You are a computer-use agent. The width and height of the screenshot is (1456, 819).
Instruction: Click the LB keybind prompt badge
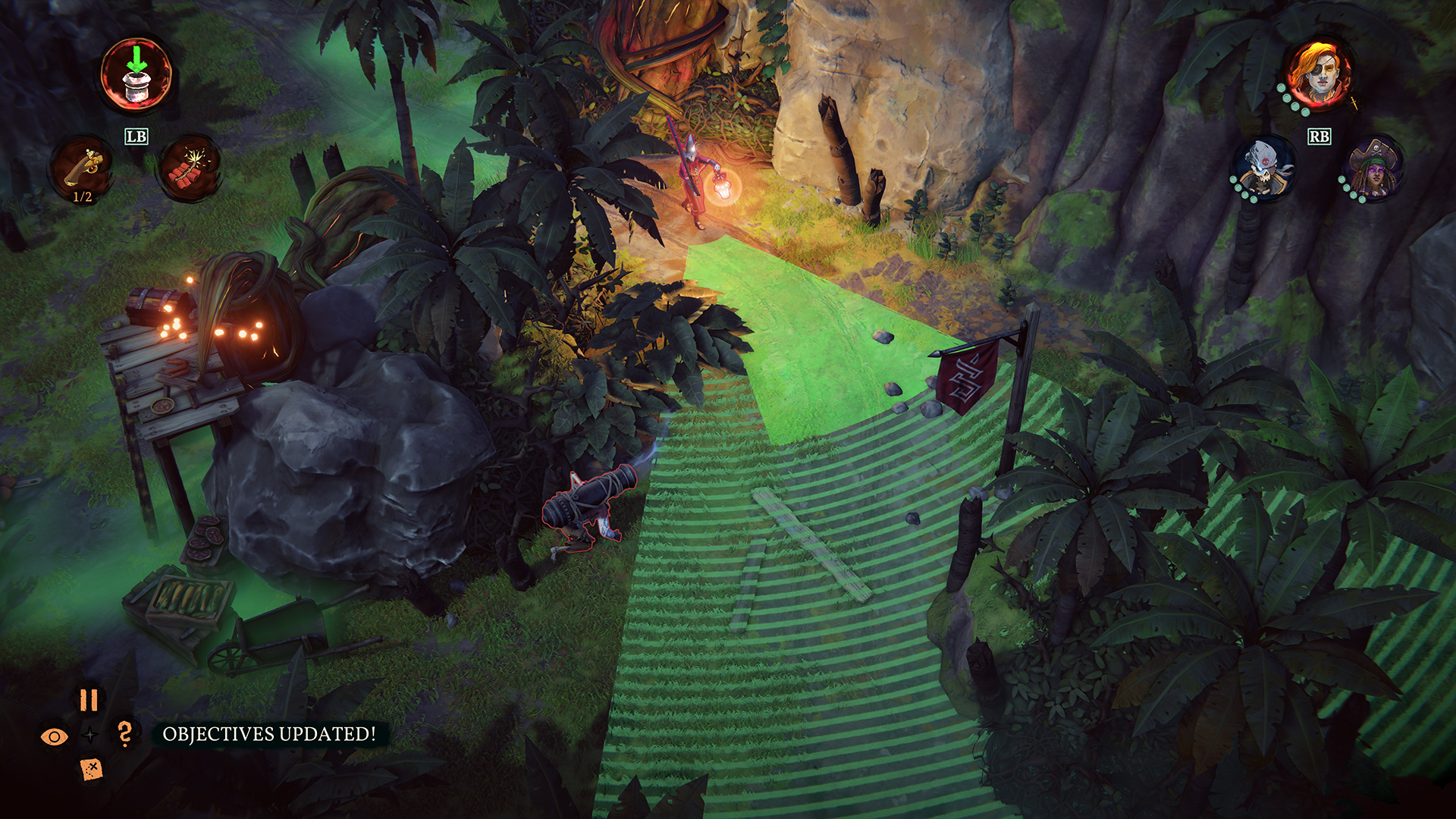135,137
